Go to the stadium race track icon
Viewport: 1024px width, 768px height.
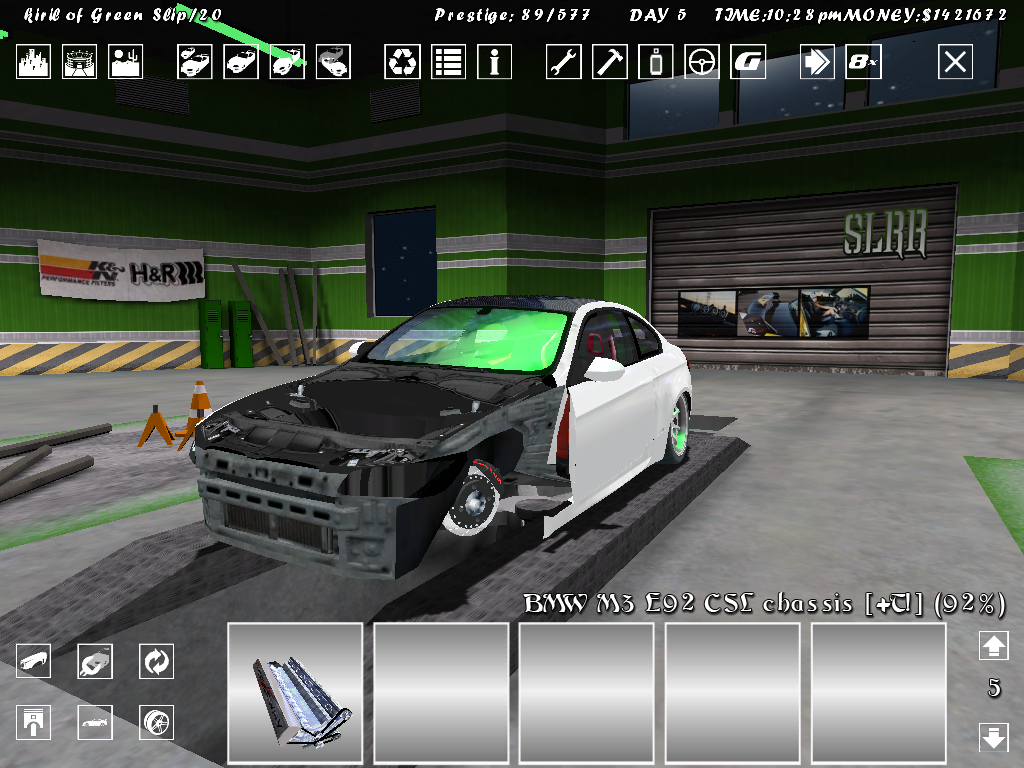click(x=79, y=62)
